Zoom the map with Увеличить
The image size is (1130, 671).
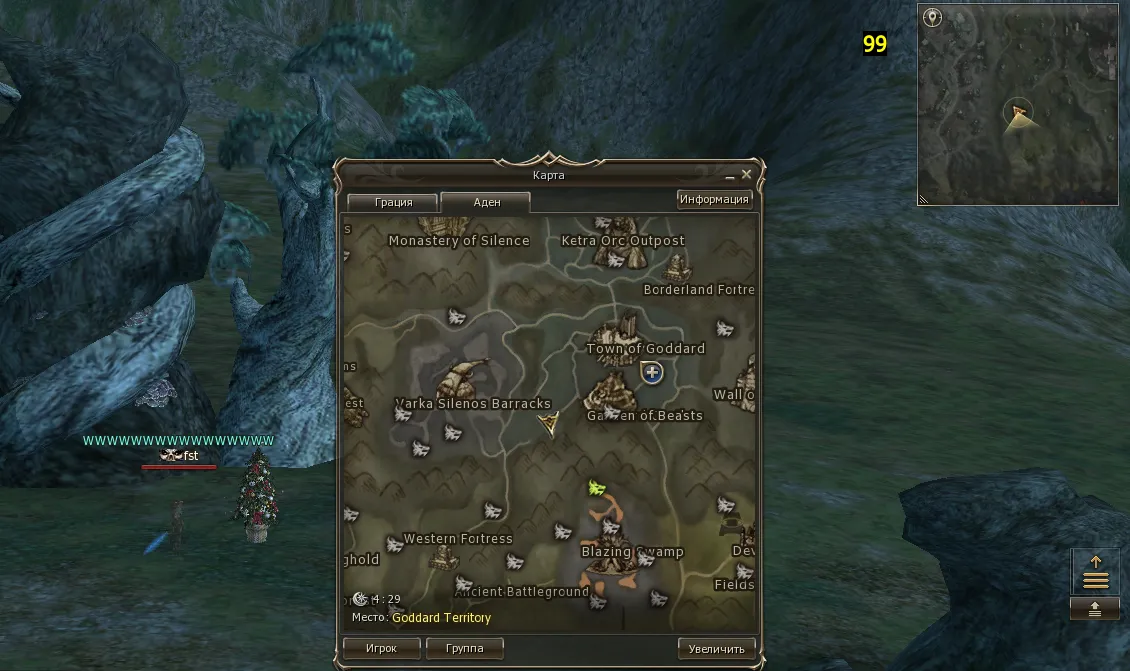(x=716, y=648)
